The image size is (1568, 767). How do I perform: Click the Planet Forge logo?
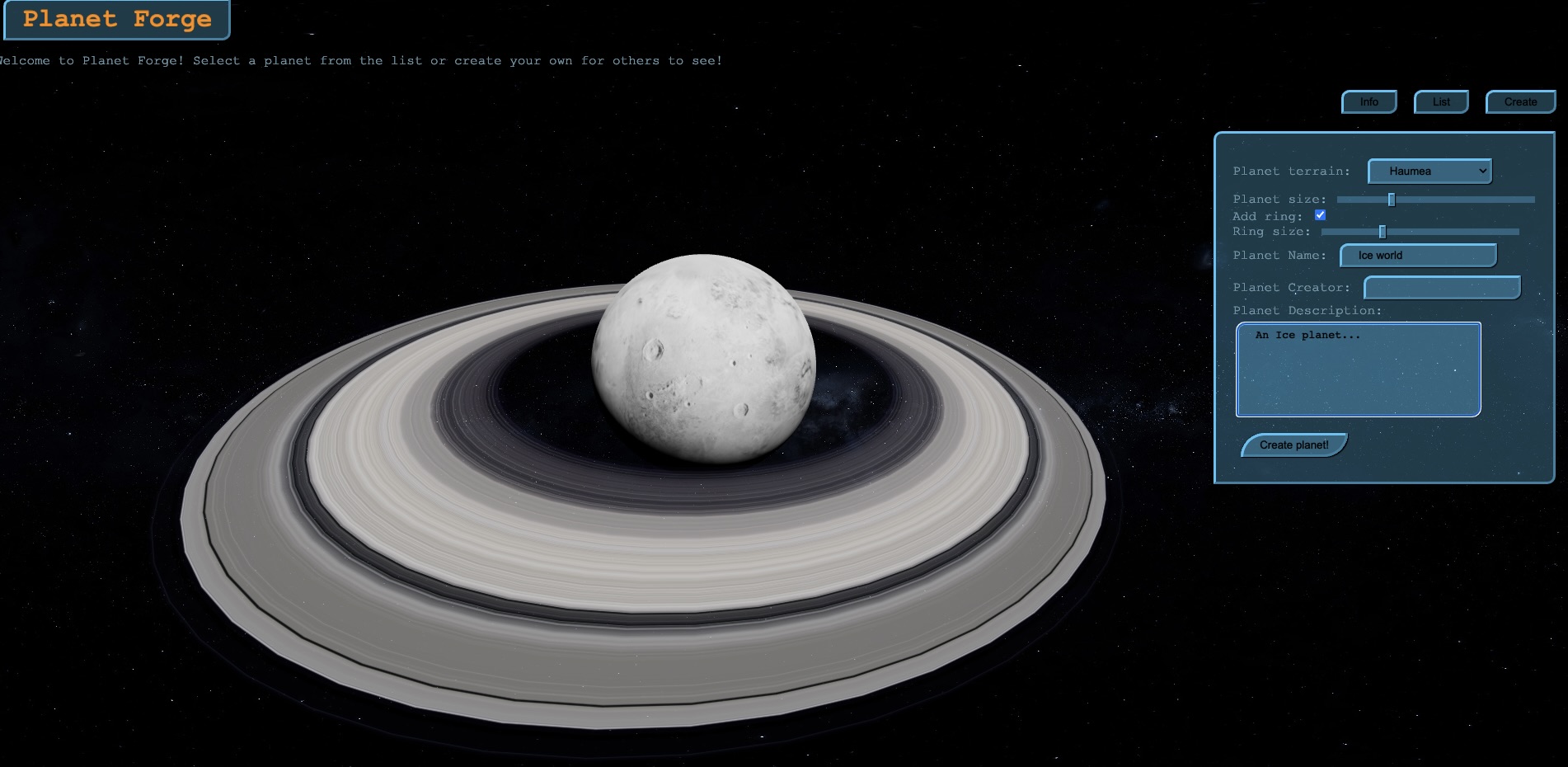pyautogui.click(x=115, y=19)
